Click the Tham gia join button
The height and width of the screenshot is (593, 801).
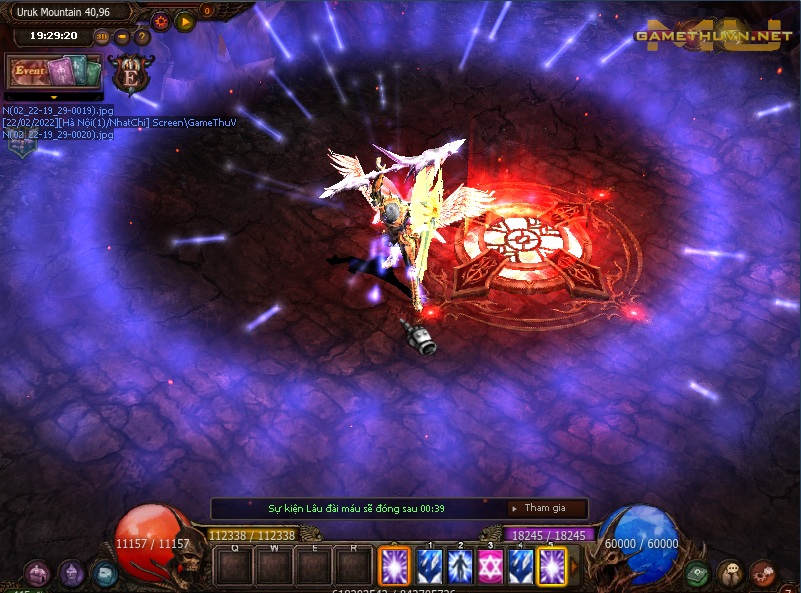tap(547, 508)
